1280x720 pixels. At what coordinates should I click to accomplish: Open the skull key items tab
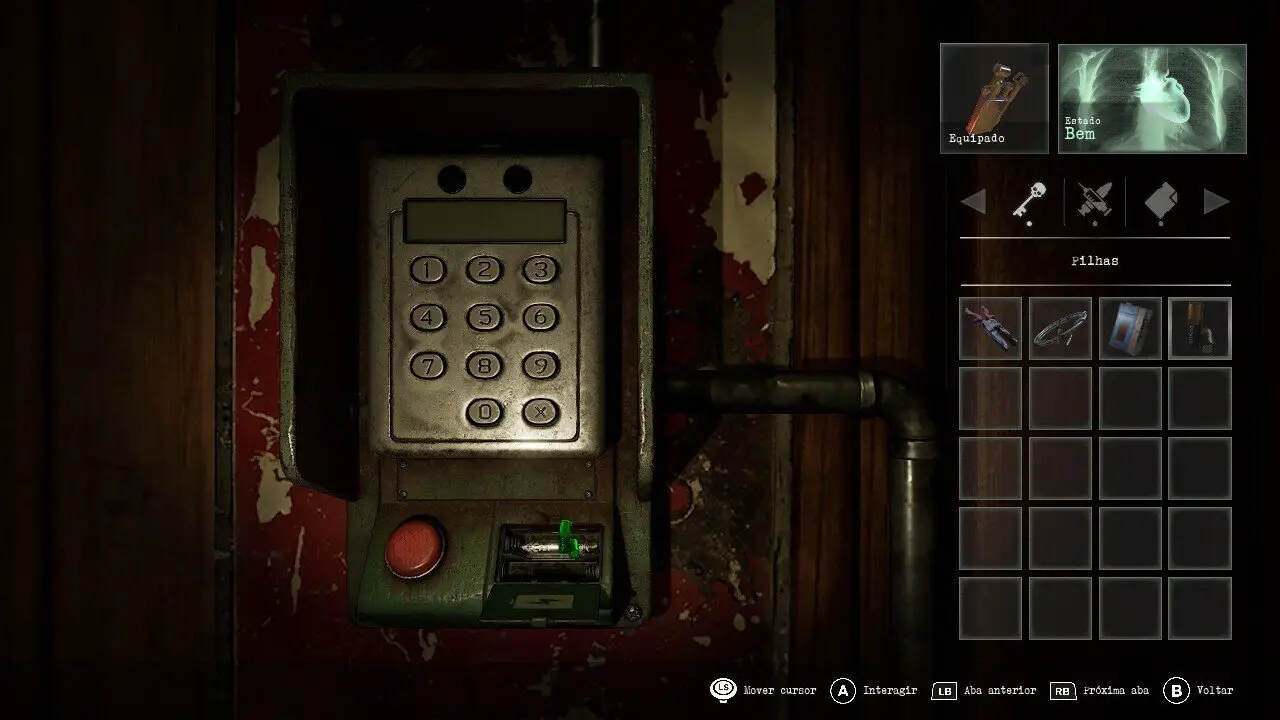[1029, 201]
